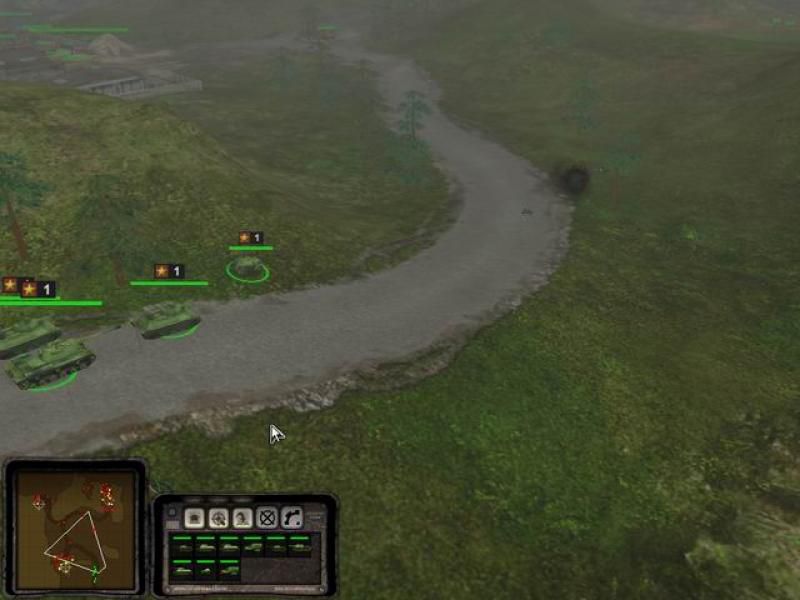Viewport: 800px width, 600px height.
Task: Click the first command button with dark vehicle icon
Action: [x=195, y=518]
